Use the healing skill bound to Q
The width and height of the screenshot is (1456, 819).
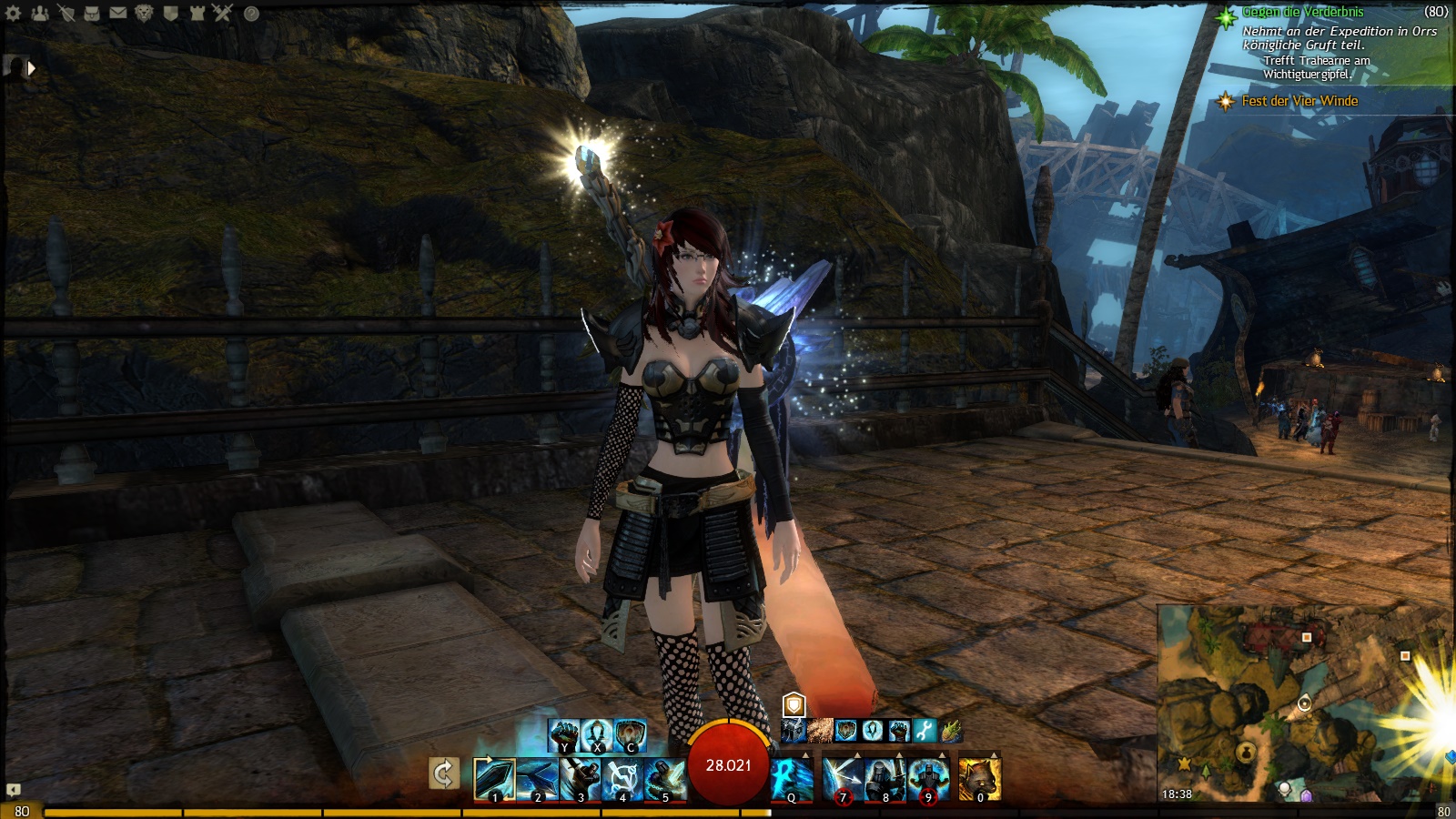pyautogui.click(x=792, y=780)
